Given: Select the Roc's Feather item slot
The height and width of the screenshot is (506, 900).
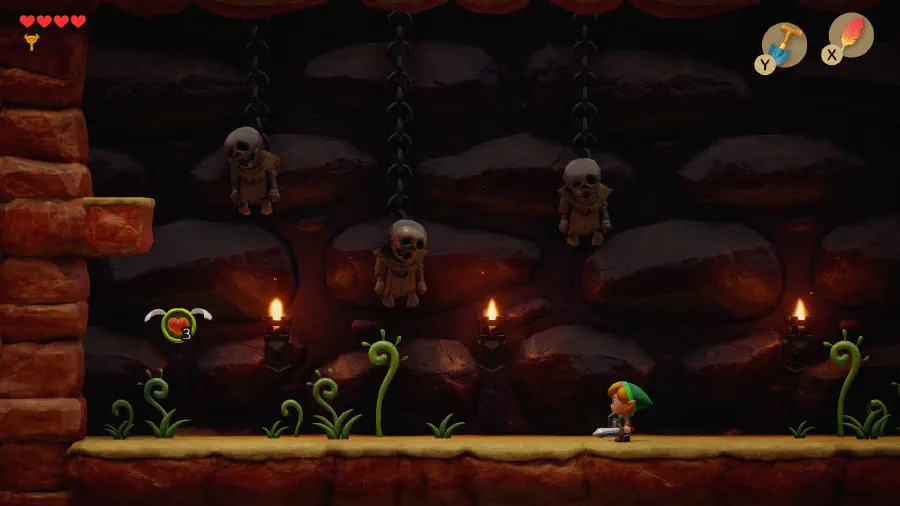Looking at the screenshot, I should click(x=850, y=35).
